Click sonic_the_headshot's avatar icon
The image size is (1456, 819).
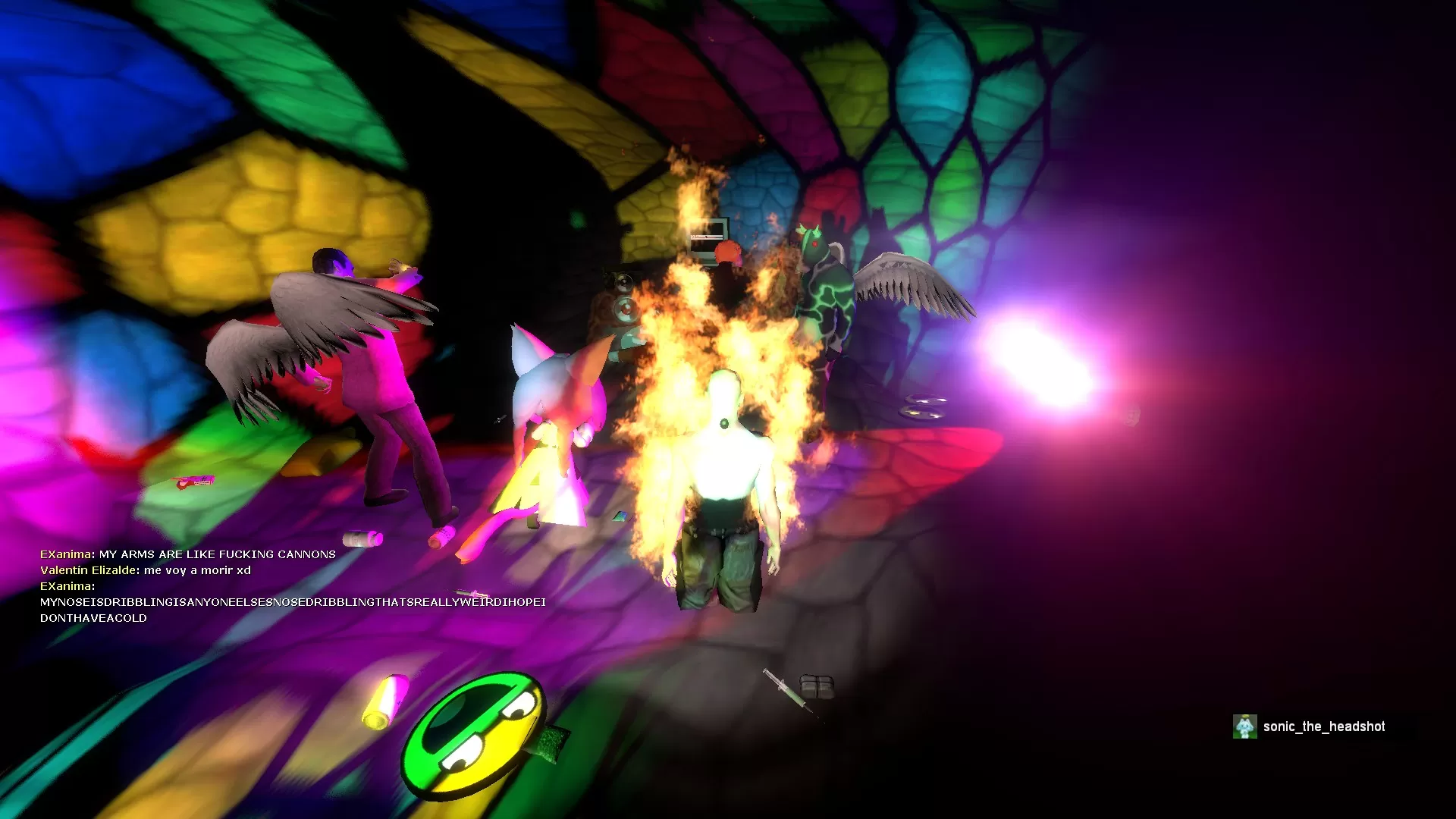click(1244, 726)
